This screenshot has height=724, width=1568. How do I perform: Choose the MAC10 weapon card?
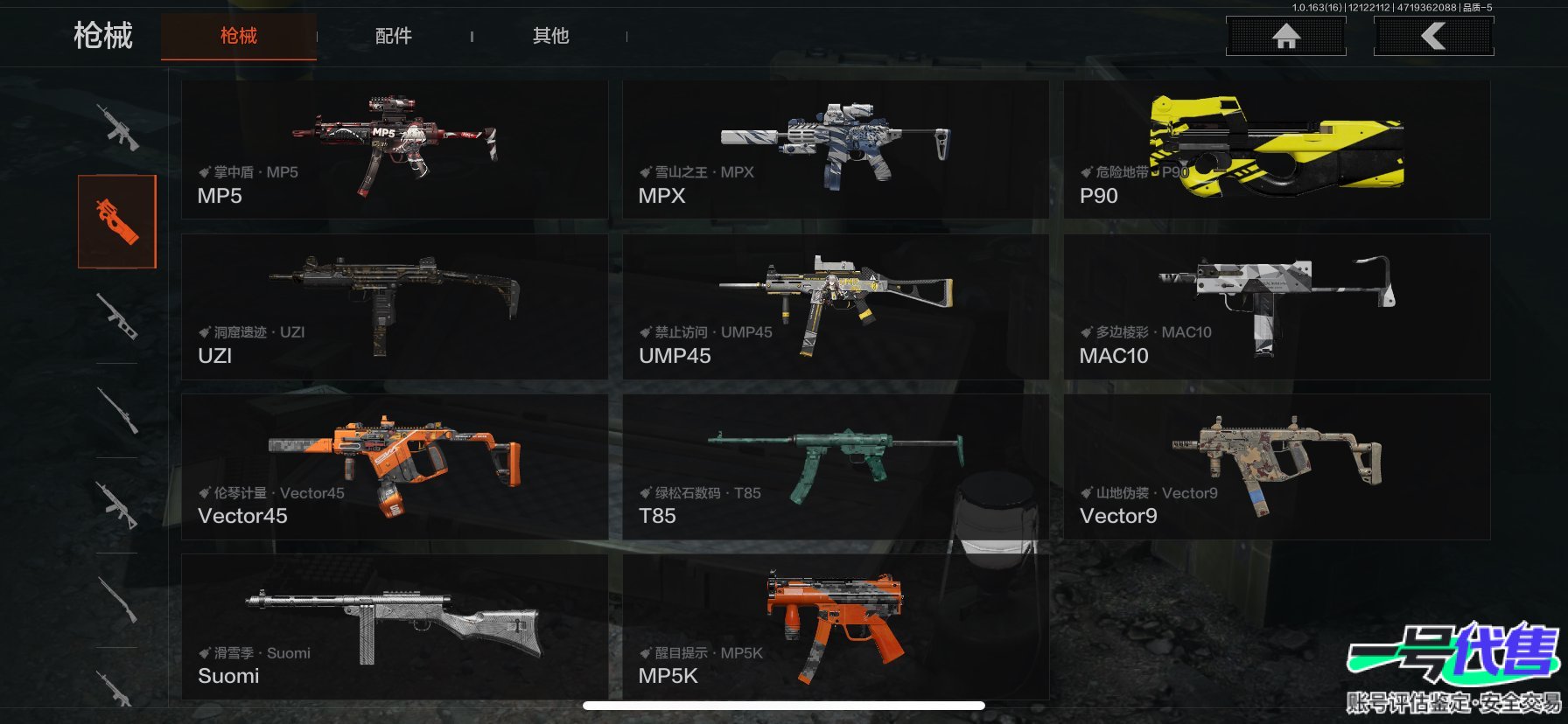tap(1276, 306)
